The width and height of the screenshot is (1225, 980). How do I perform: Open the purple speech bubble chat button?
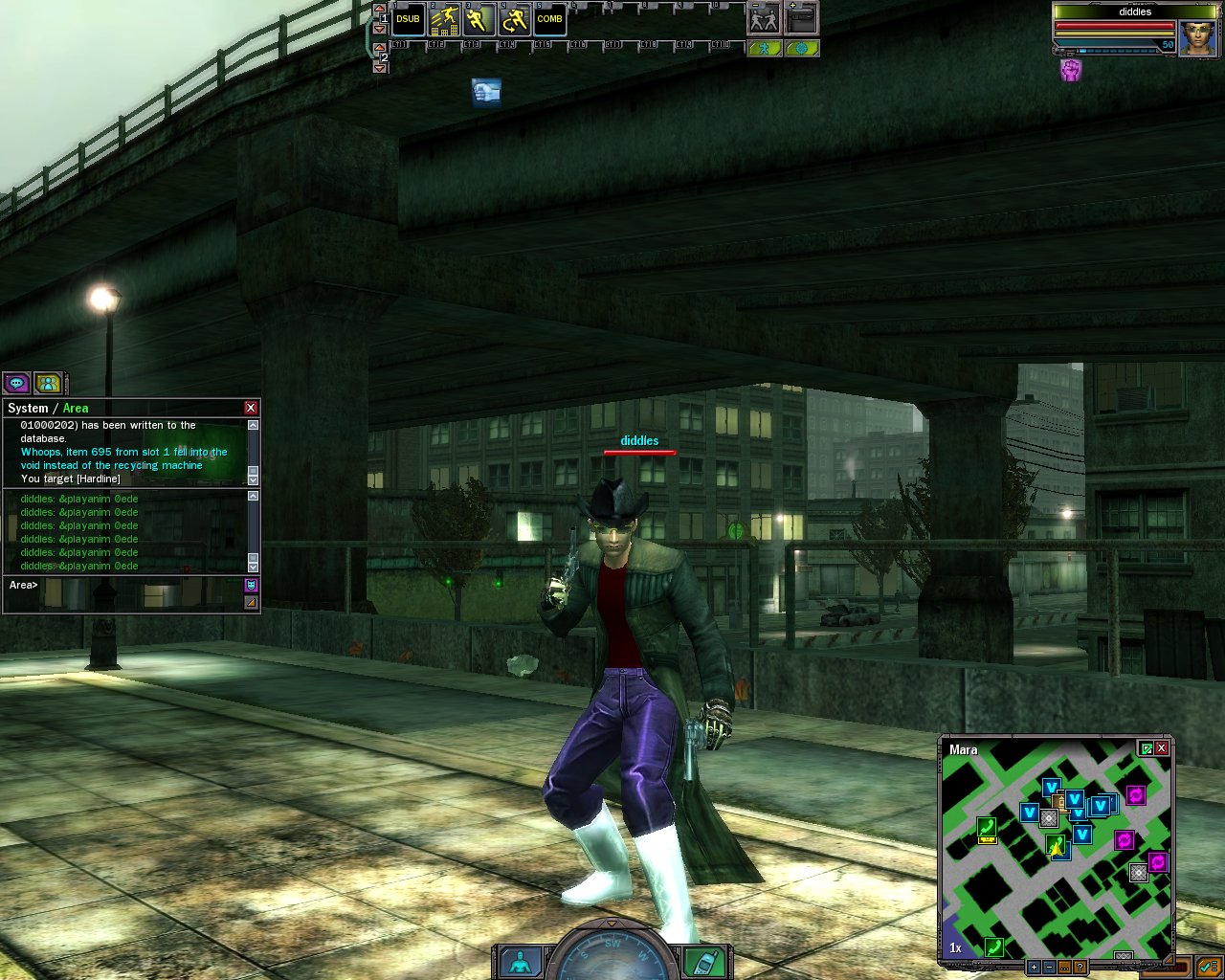(17, 384)
